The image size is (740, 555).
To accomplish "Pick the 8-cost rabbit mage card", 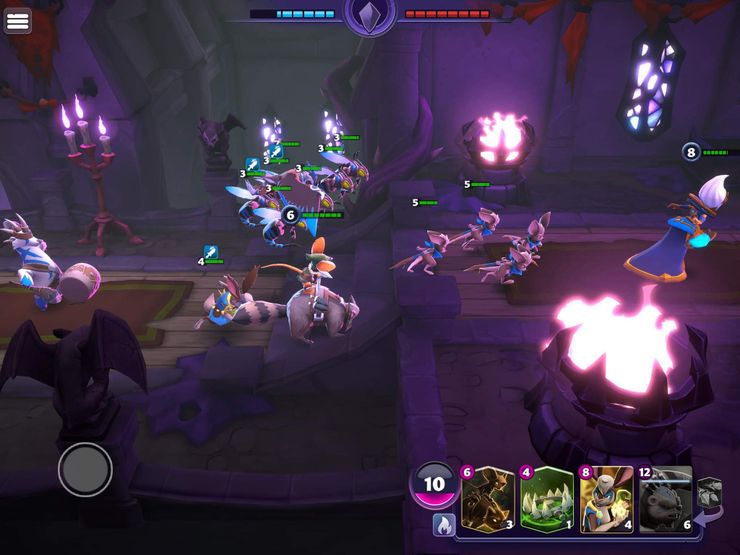I will (x=606, y=498).
